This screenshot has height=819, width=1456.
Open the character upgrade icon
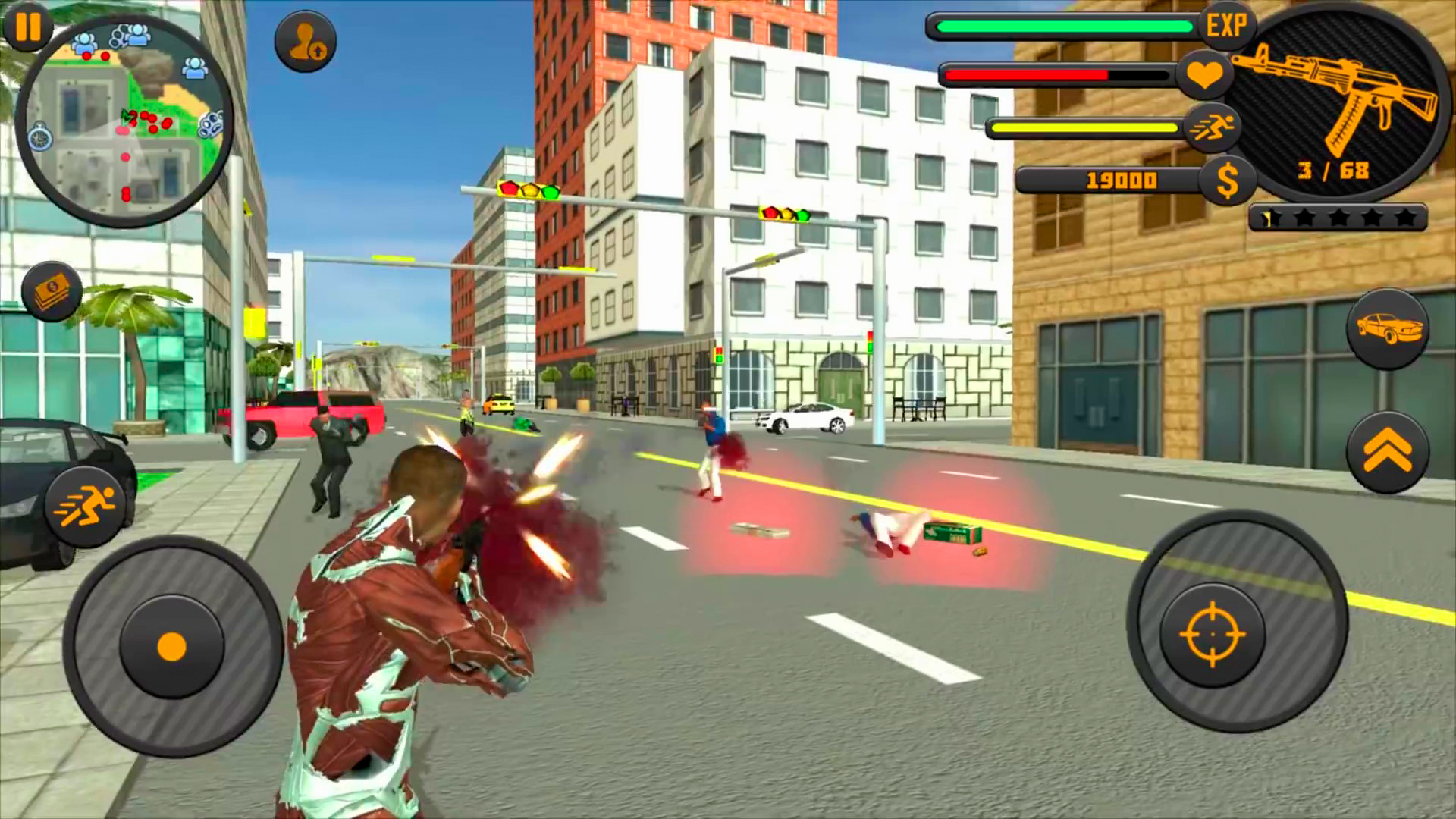point(305,42)
